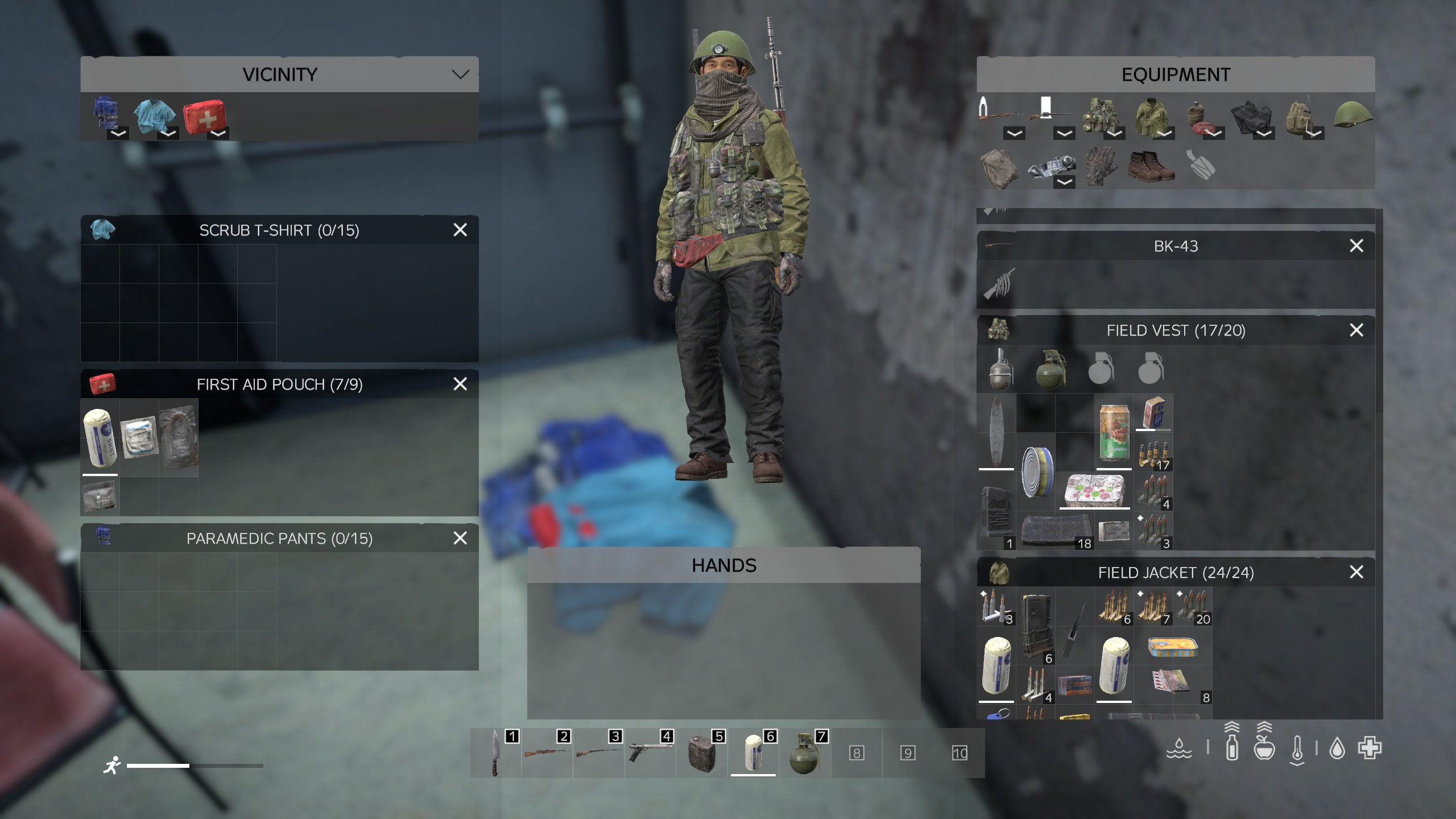Image resolution: width=1456 pixels, height=819 pixels.
Task: Select the pistol in hotbar slot 4
Action: 649,752
